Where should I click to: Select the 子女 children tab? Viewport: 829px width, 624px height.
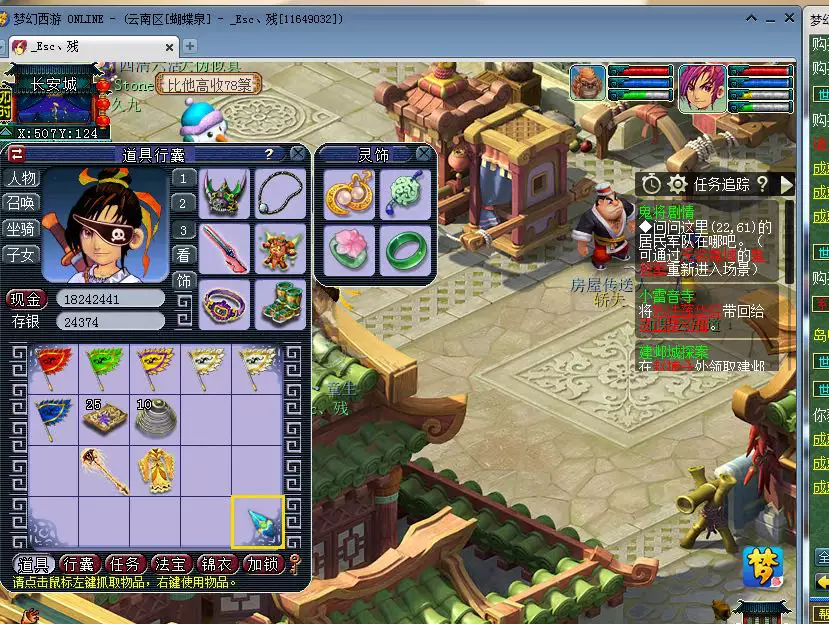pos(21,254)
